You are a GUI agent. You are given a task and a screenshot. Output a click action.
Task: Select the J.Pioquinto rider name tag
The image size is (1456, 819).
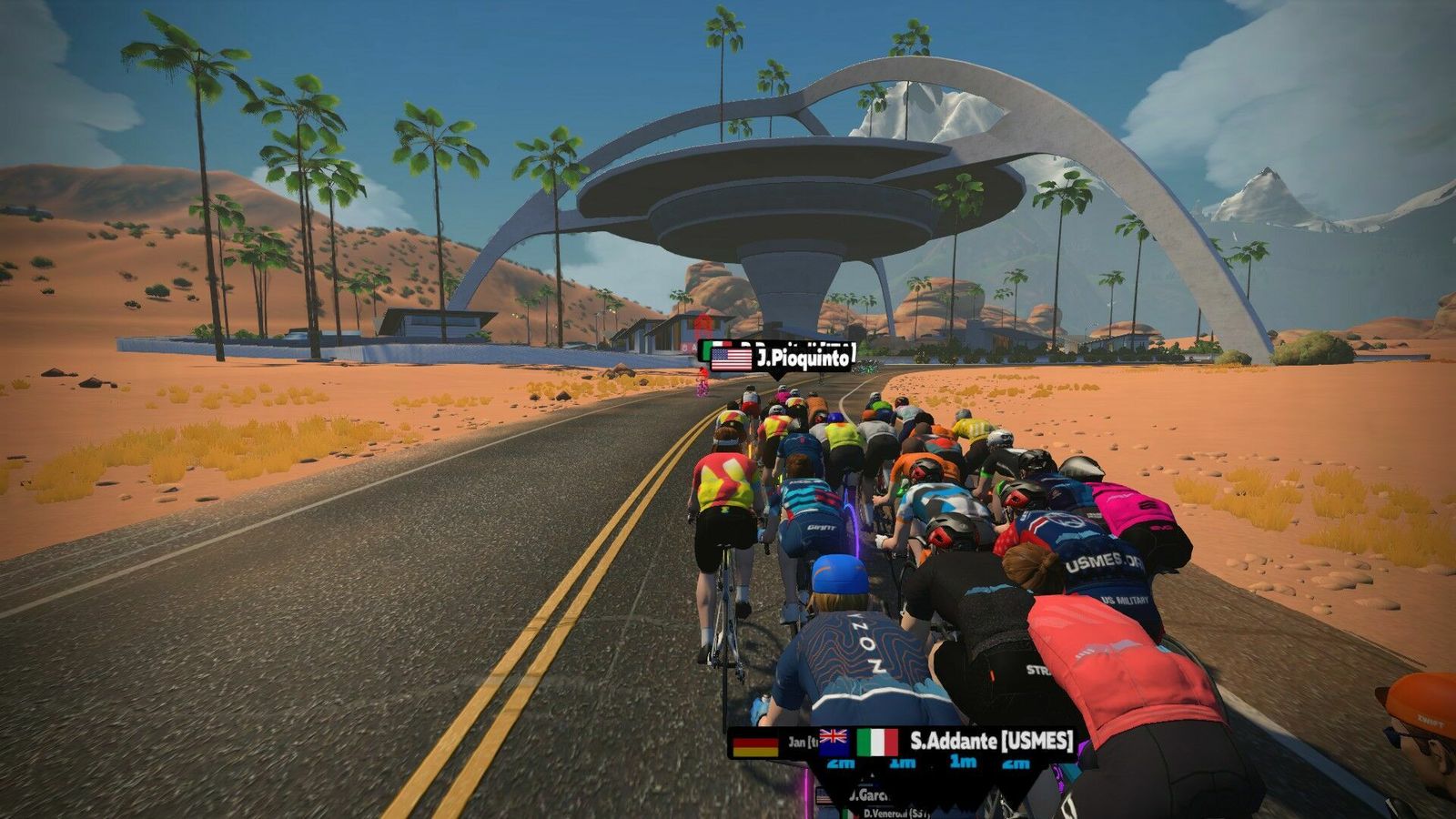[x=783, y=357]
